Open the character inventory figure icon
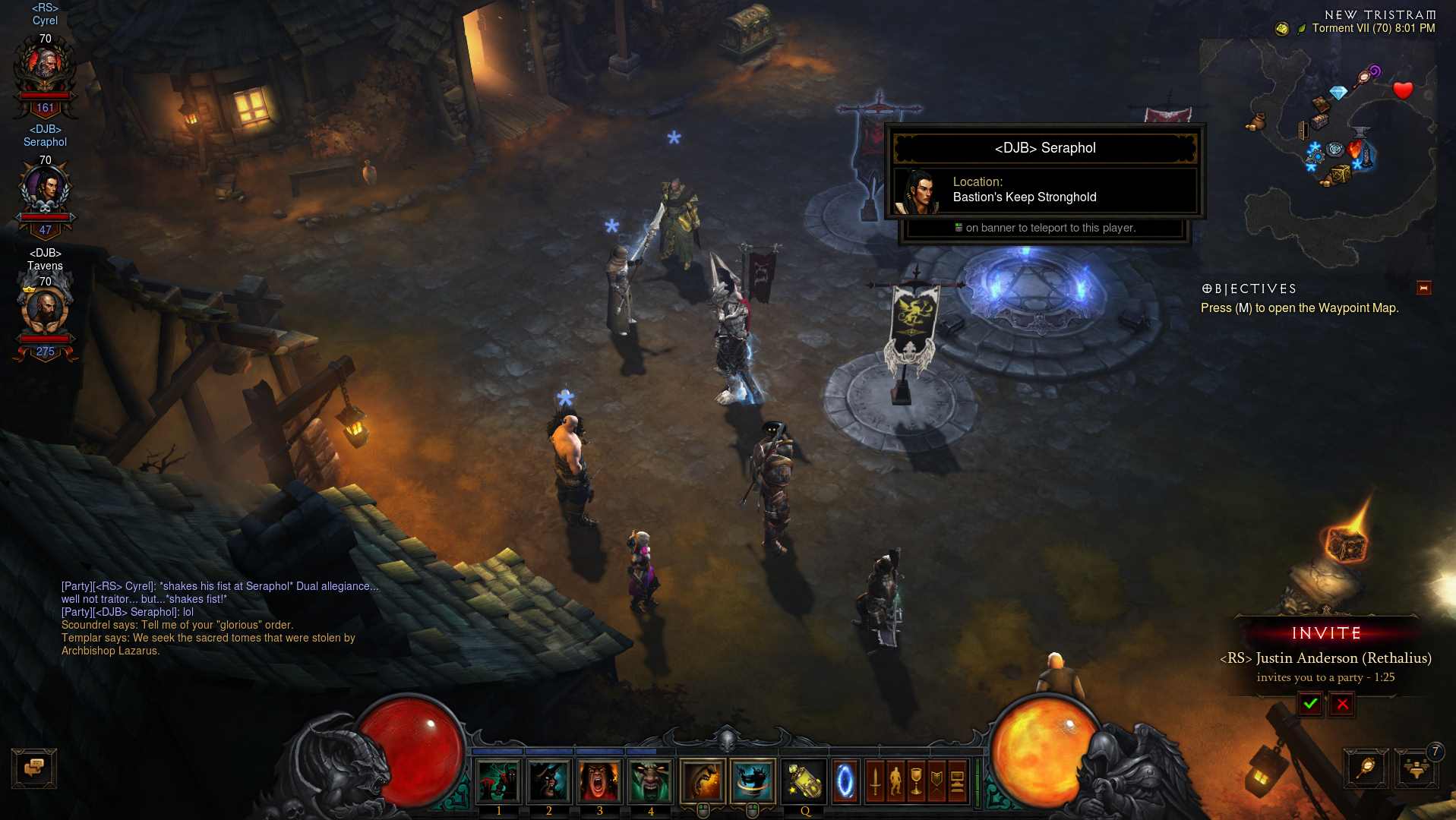Image resolution: width=1456 pixels, height=820 pixels. 895,781
